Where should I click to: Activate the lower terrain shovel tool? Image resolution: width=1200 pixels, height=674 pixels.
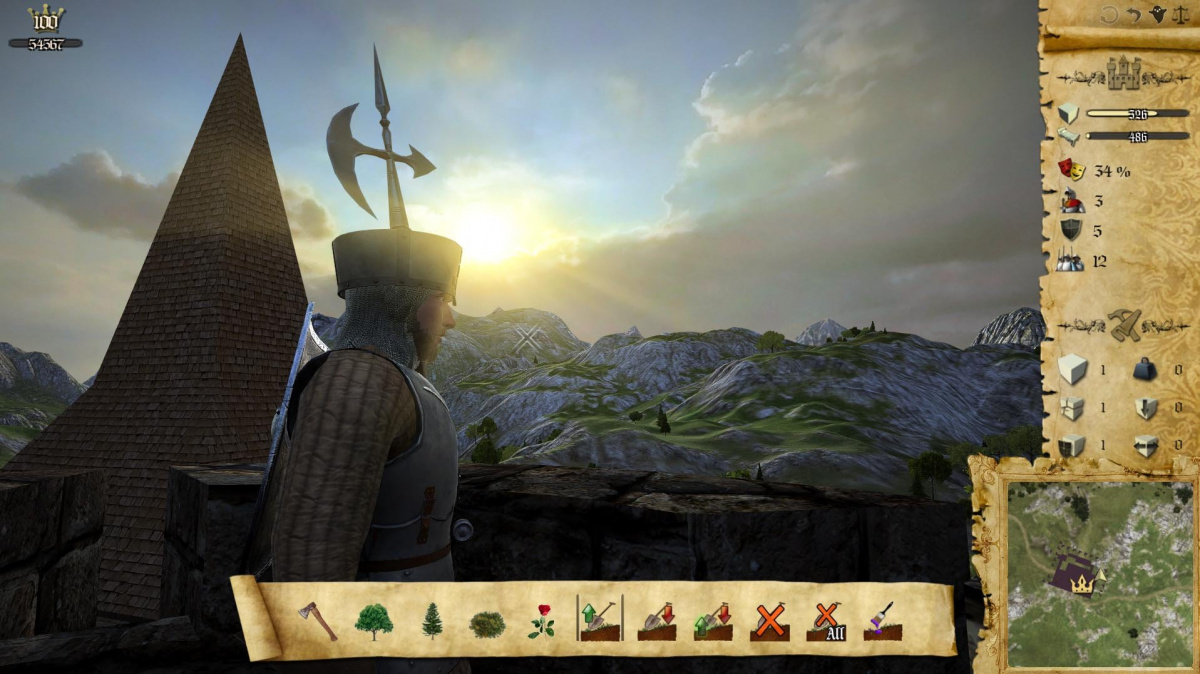point(657,621)
